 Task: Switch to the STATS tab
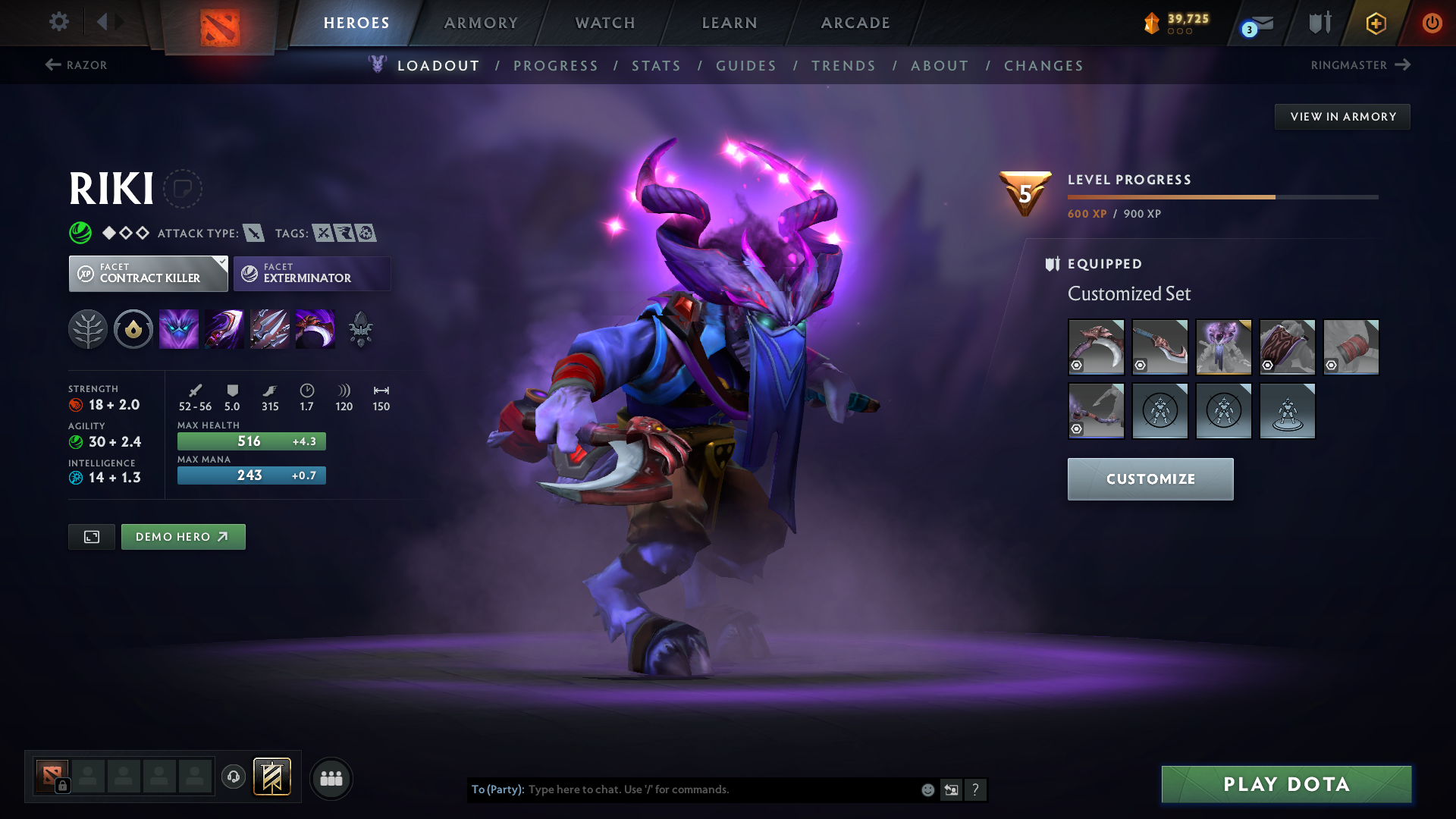[656, 66]
